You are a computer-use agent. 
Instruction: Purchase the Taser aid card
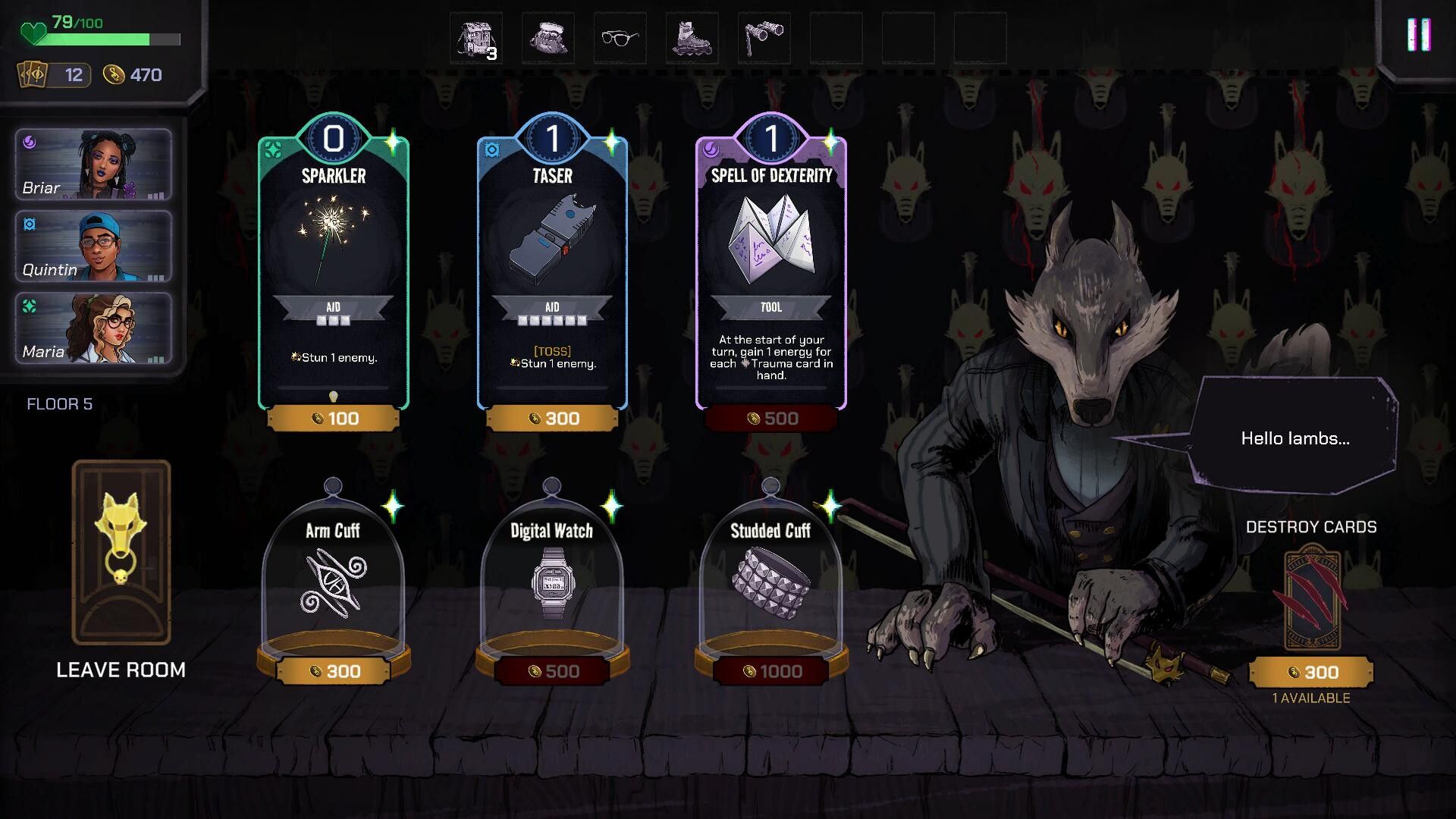click(x=552, y=273)
